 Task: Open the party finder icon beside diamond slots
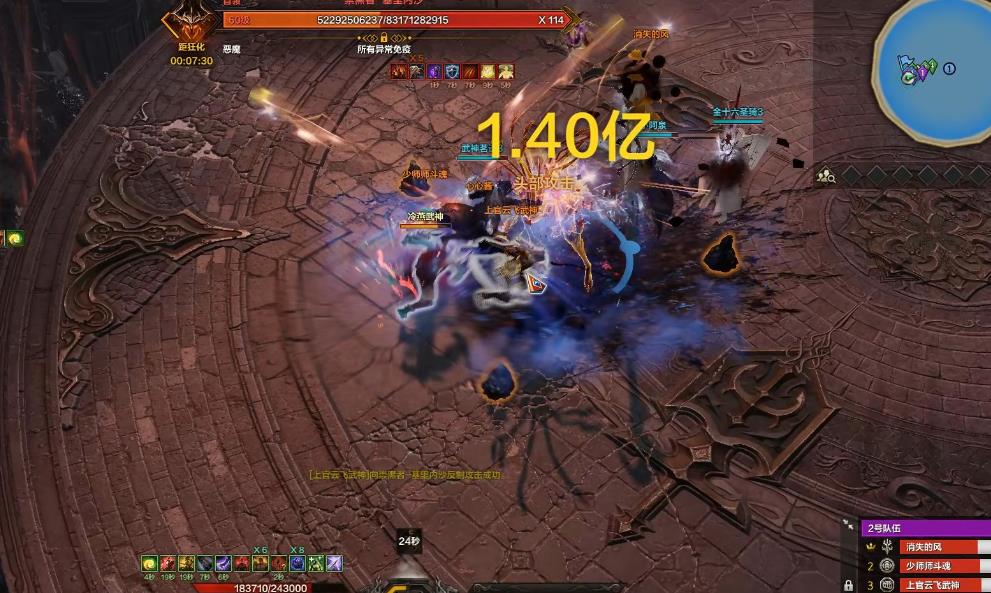(x=826, y=176)
